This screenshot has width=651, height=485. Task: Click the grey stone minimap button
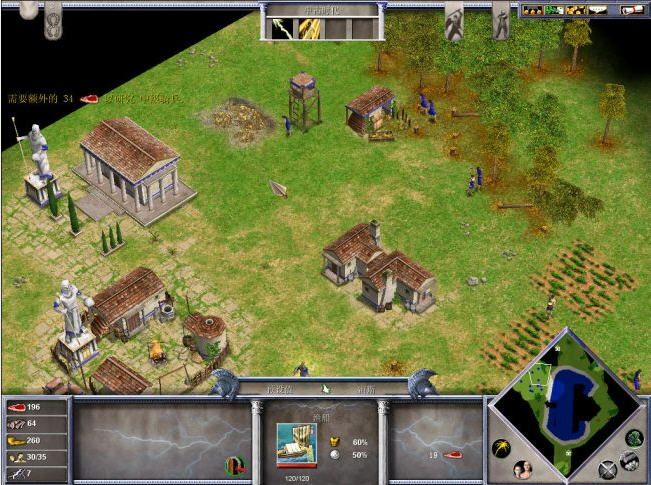(x=629, y=460)
